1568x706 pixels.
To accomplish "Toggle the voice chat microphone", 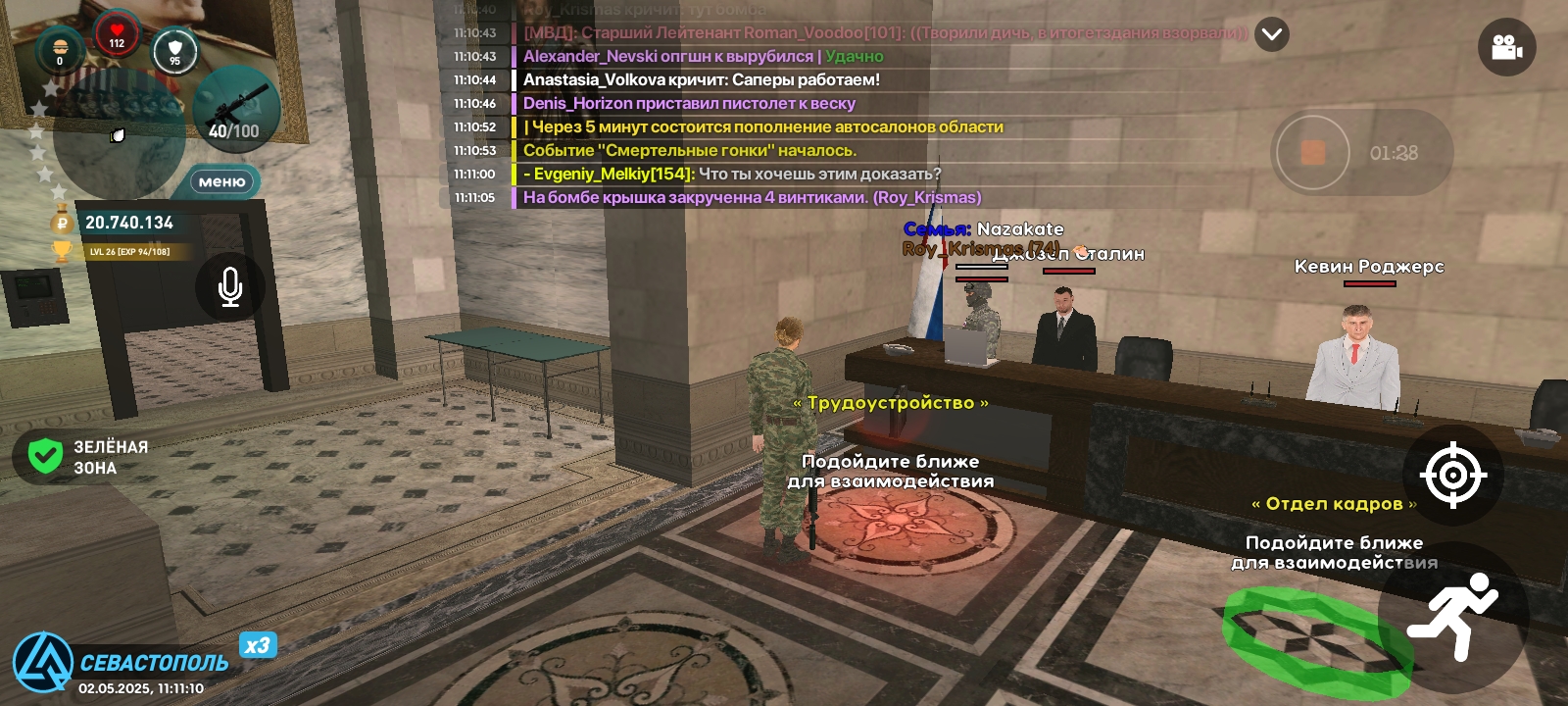I will (x=229, y=286).
